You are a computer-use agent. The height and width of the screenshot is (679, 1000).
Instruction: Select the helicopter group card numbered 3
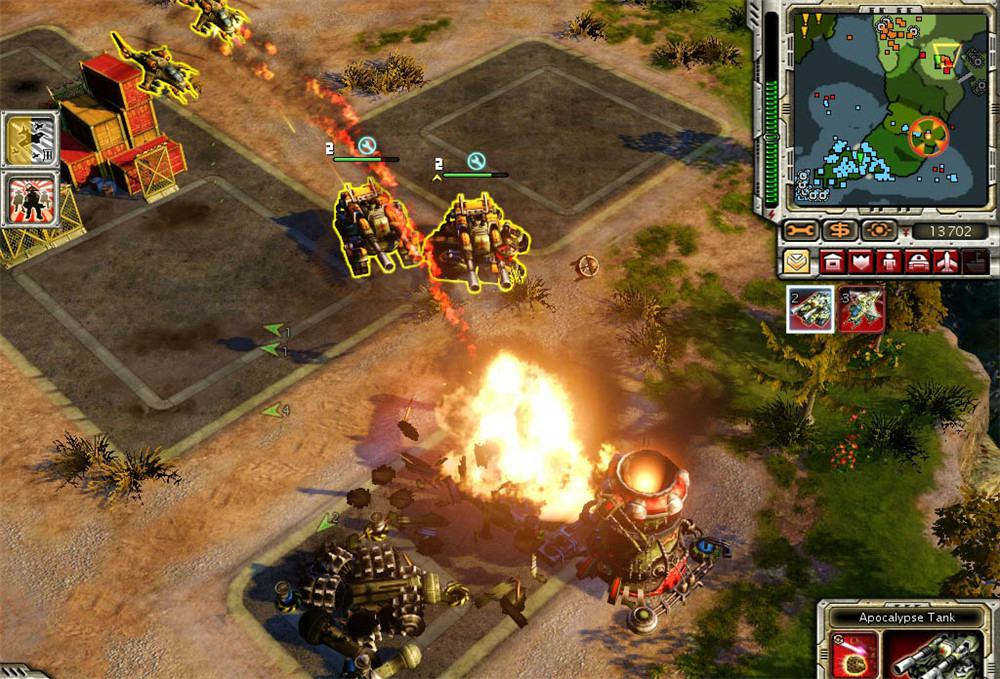860,308
